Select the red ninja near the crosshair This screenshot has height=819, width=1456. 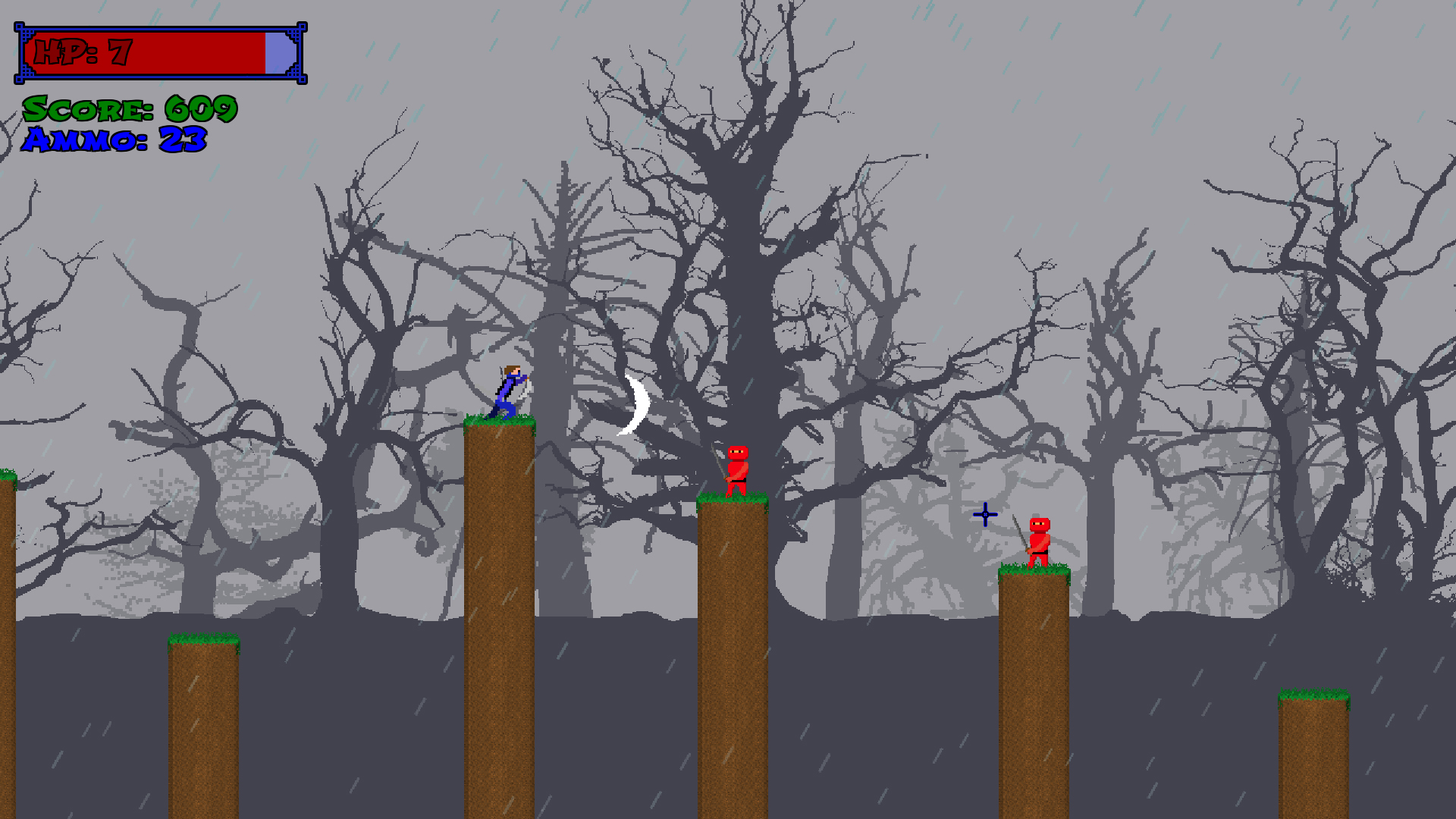(1040, 540)
